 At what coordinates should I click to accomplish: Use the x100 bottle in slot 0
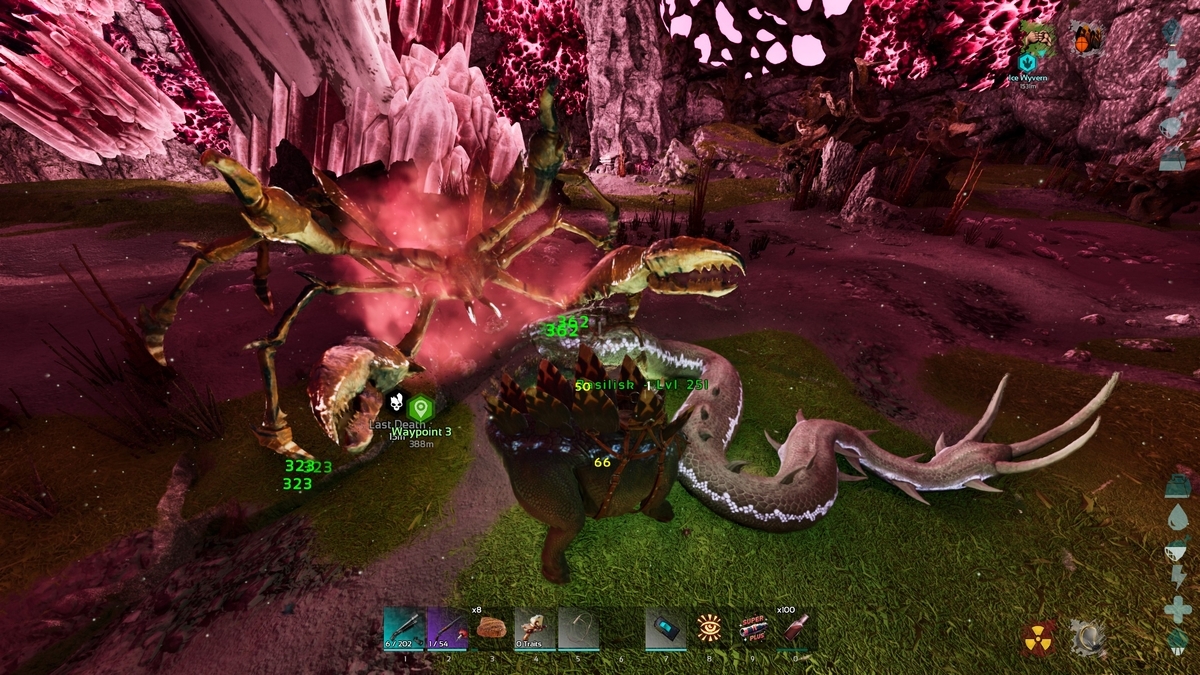point(795,629)
